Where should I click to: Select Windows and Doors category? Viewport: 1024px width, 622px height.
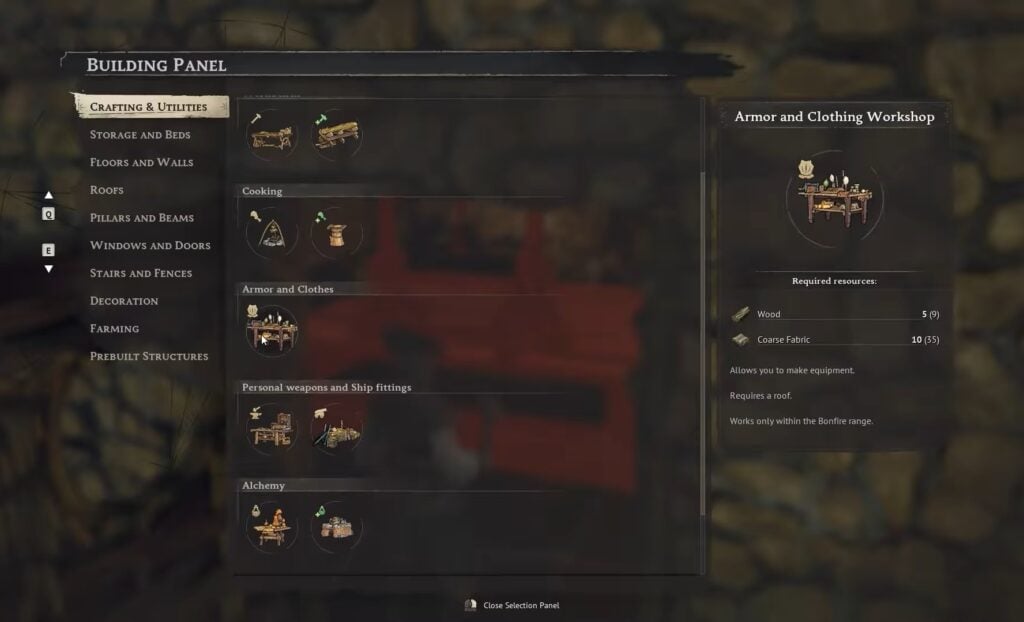[150, 245]
